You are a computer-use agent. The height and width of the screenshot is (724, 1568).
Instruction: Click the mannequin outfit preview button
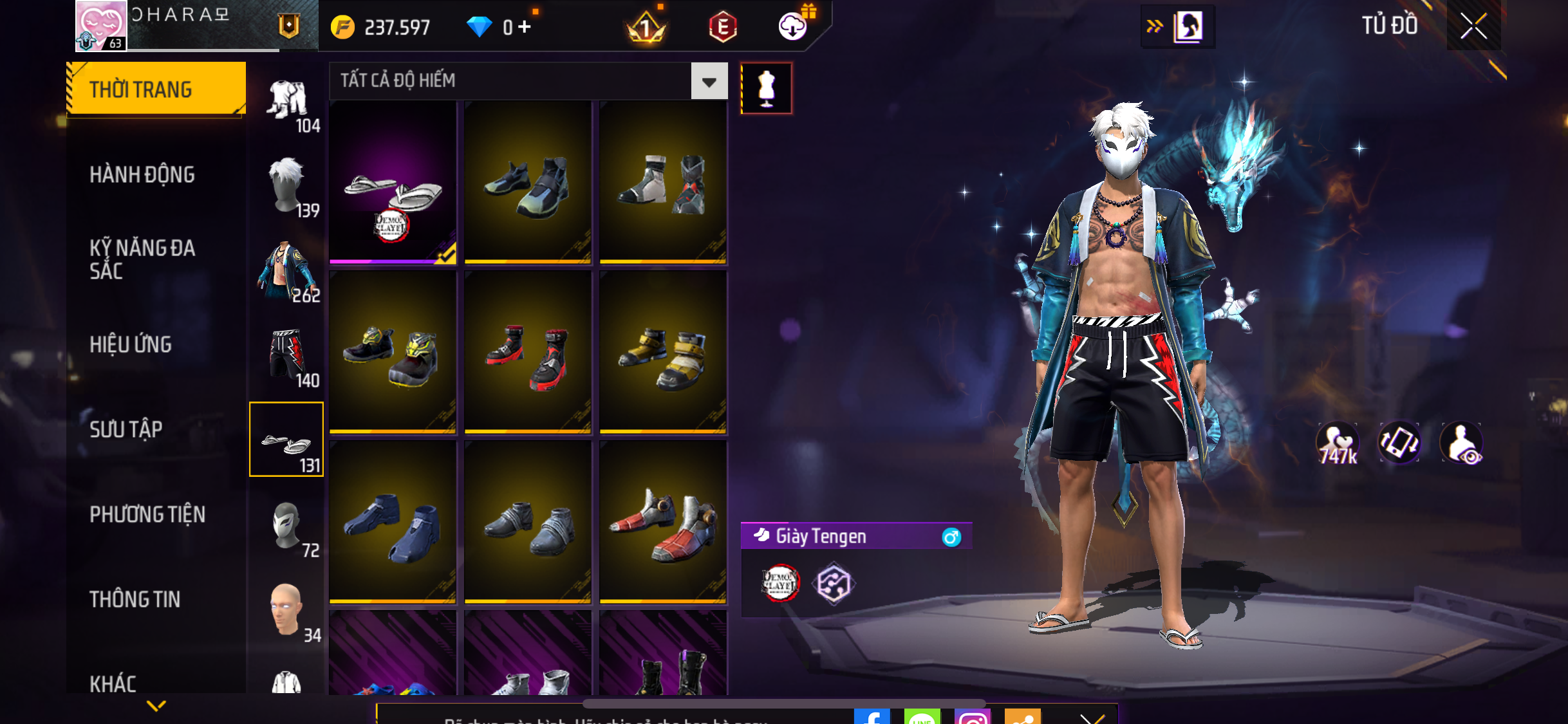coord(766,88)
